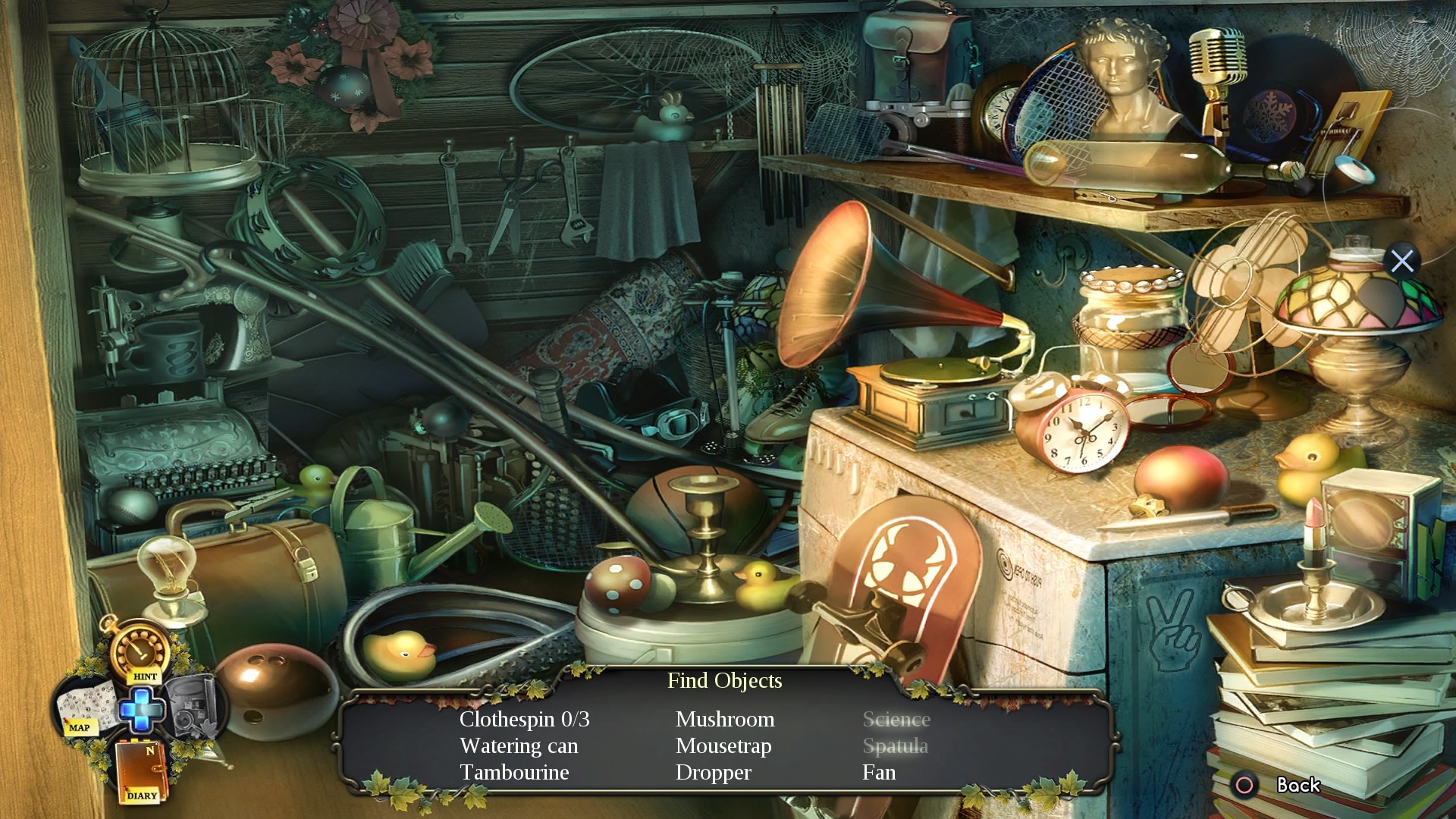This screenshot has width=1456, height=819.
Task: Select Watering can in the object list
Action: [x=519, y=746]
